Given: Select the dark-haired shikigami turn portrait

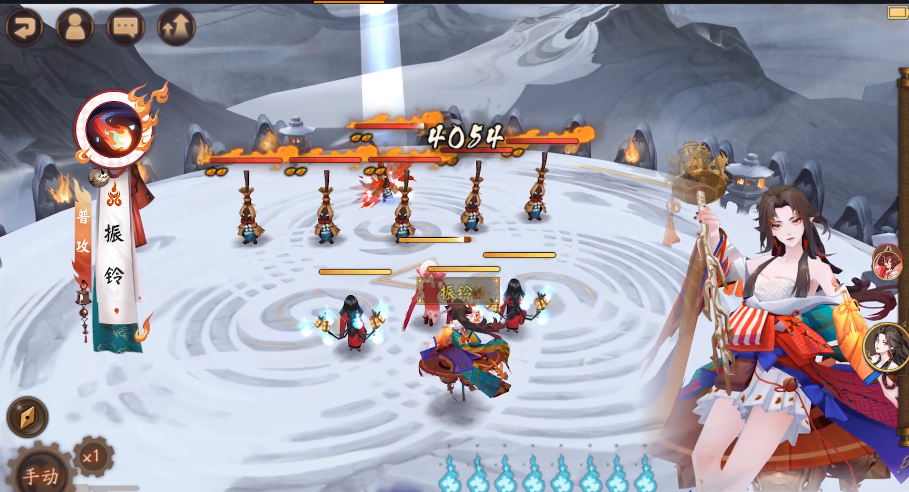Looking at the screenshot, I should tap(886, 347).
